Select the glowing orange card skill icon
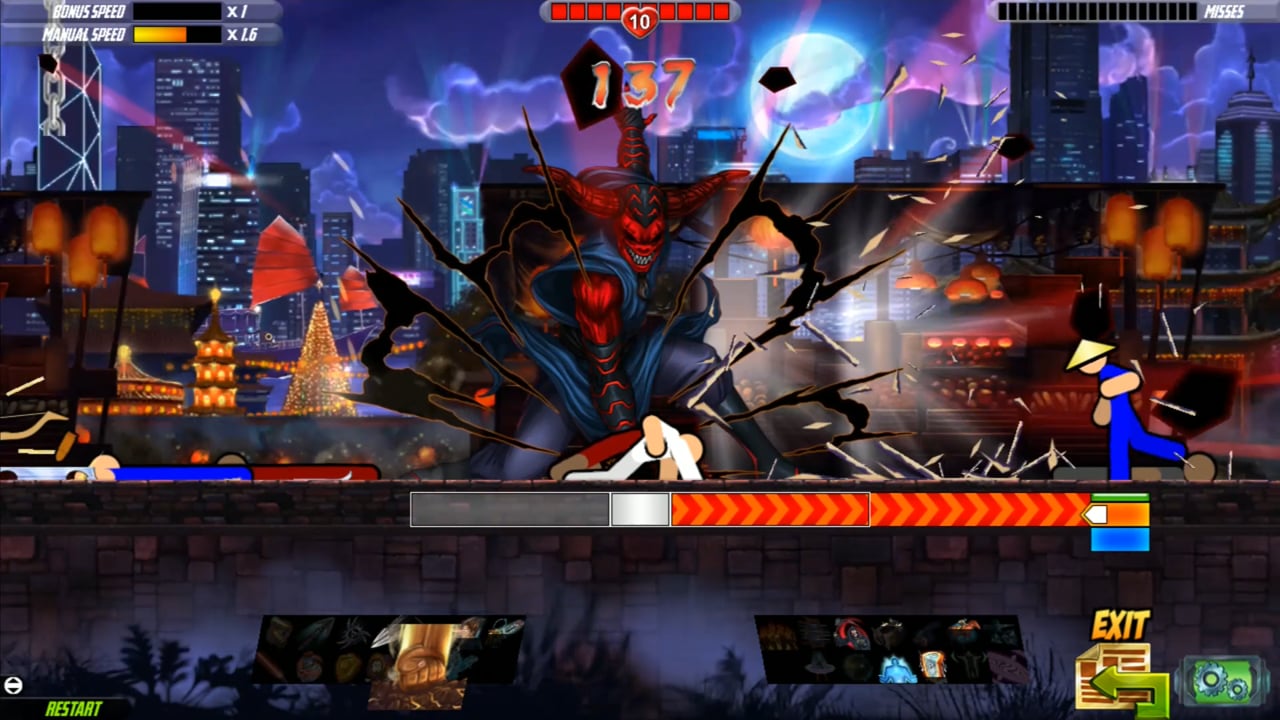Screen dimensions: 1280x720 click(932, 664)
